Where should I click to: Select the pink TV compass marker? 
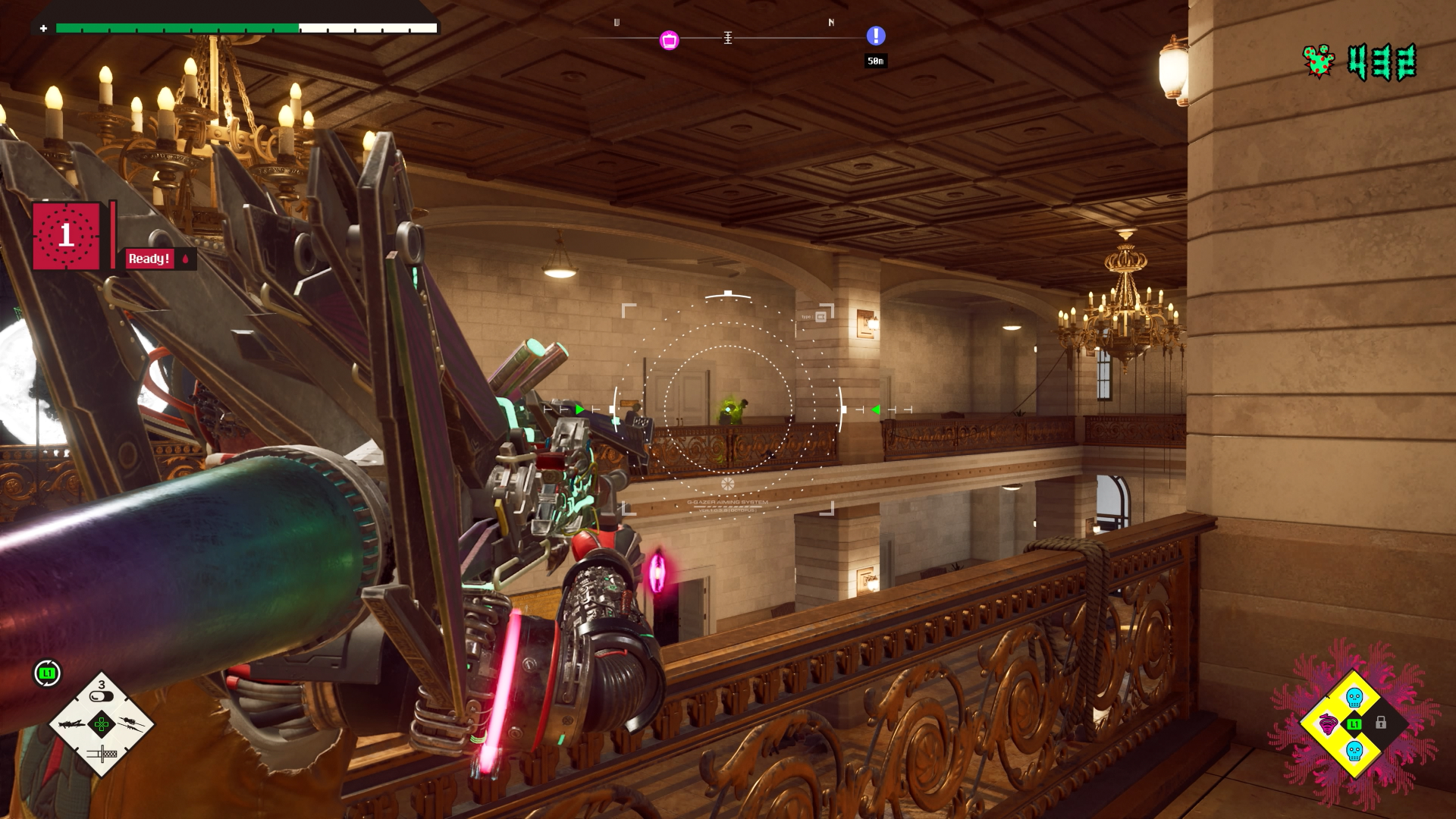tap(669, 40)
